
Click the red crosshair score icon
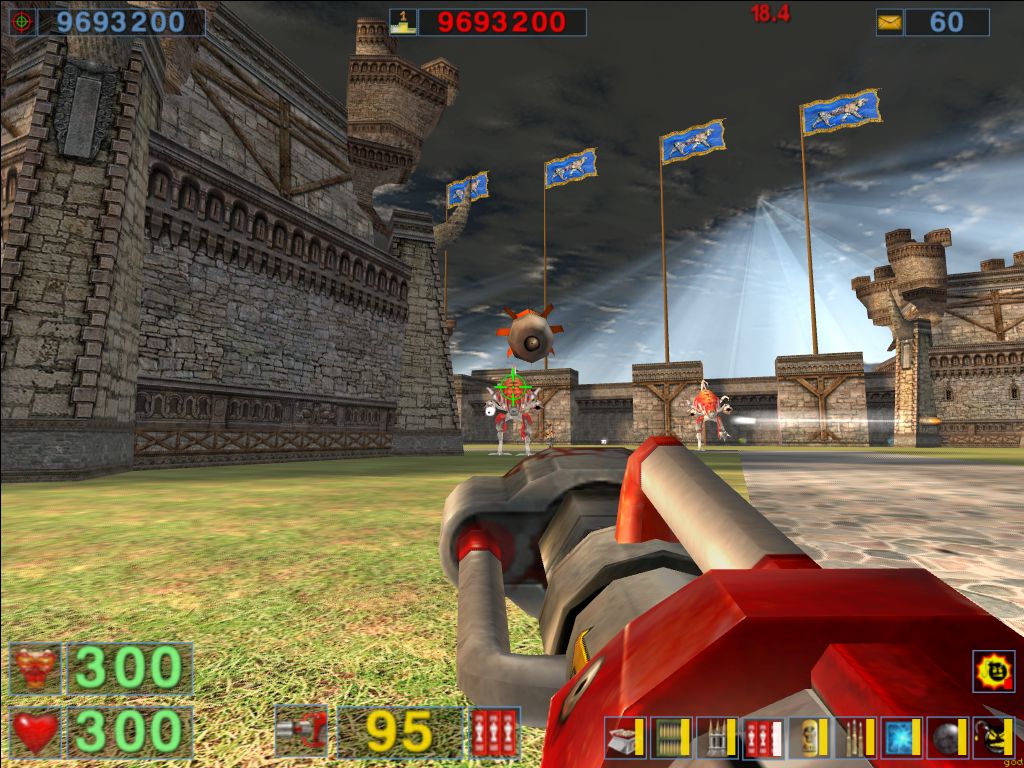(23, 22)
